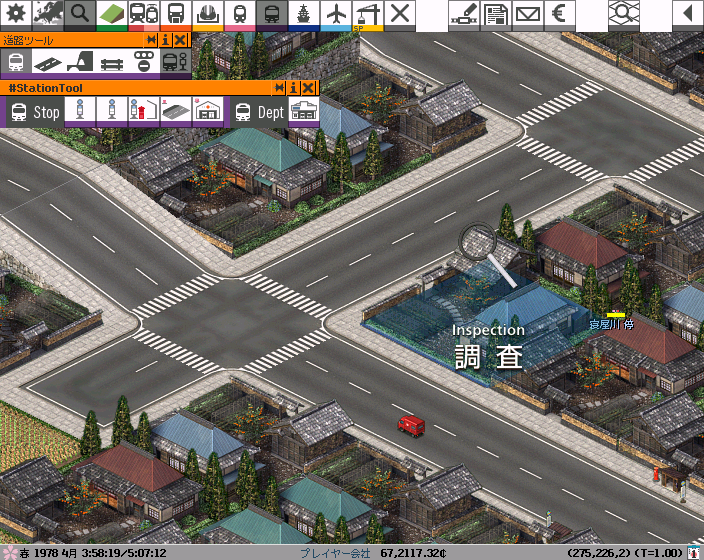This screenshot has height=560, width=704.
Task: Click the left arrow toolbar button
Action: click(x=687, y=14)
